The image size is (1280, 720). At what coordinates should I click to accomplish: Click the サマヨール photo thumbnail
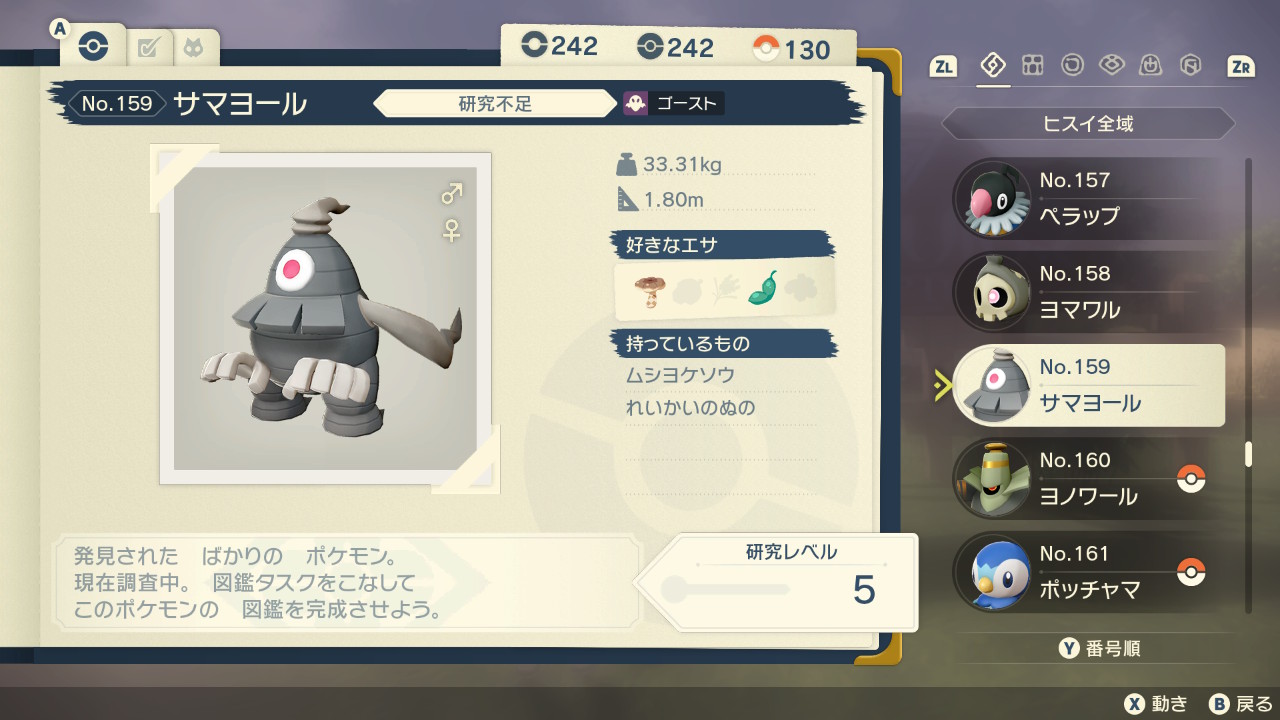[326, 318]
